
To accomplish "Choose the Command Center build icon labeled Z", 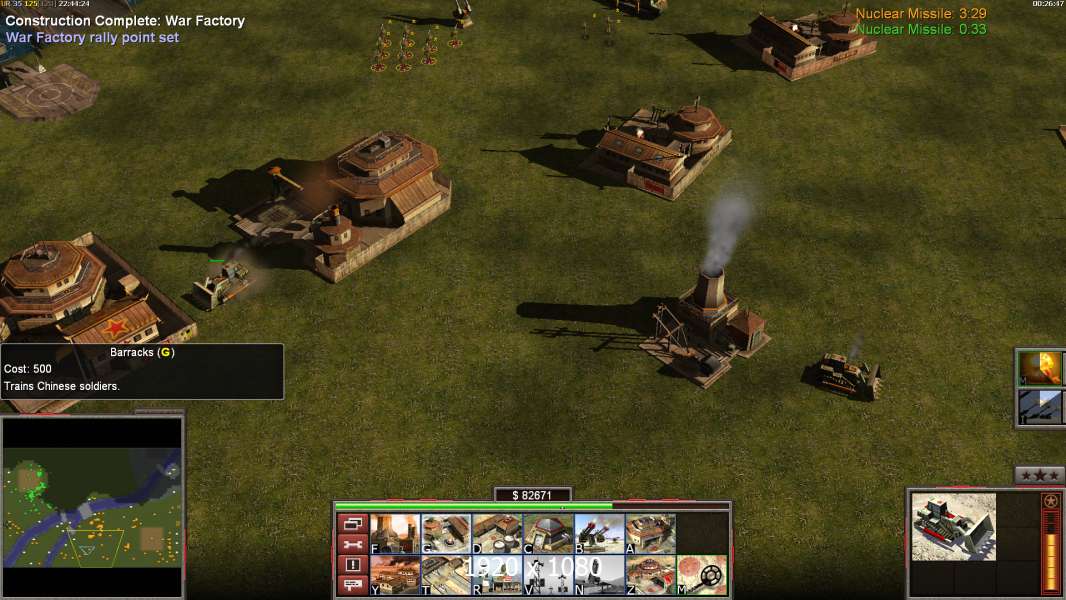I will (x=650, y=575).
